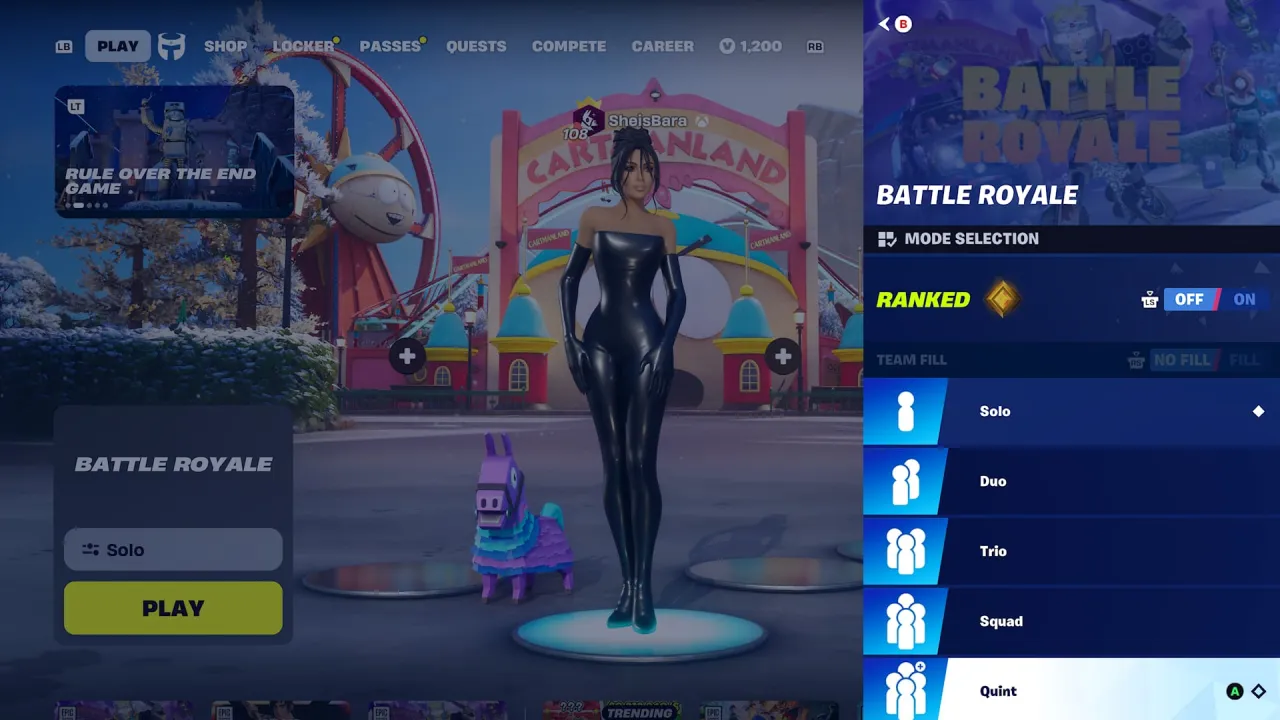The image size is (1280, 720).
Task: Click the gold Ranked rank badge
Action: [x=1001, y=299]
